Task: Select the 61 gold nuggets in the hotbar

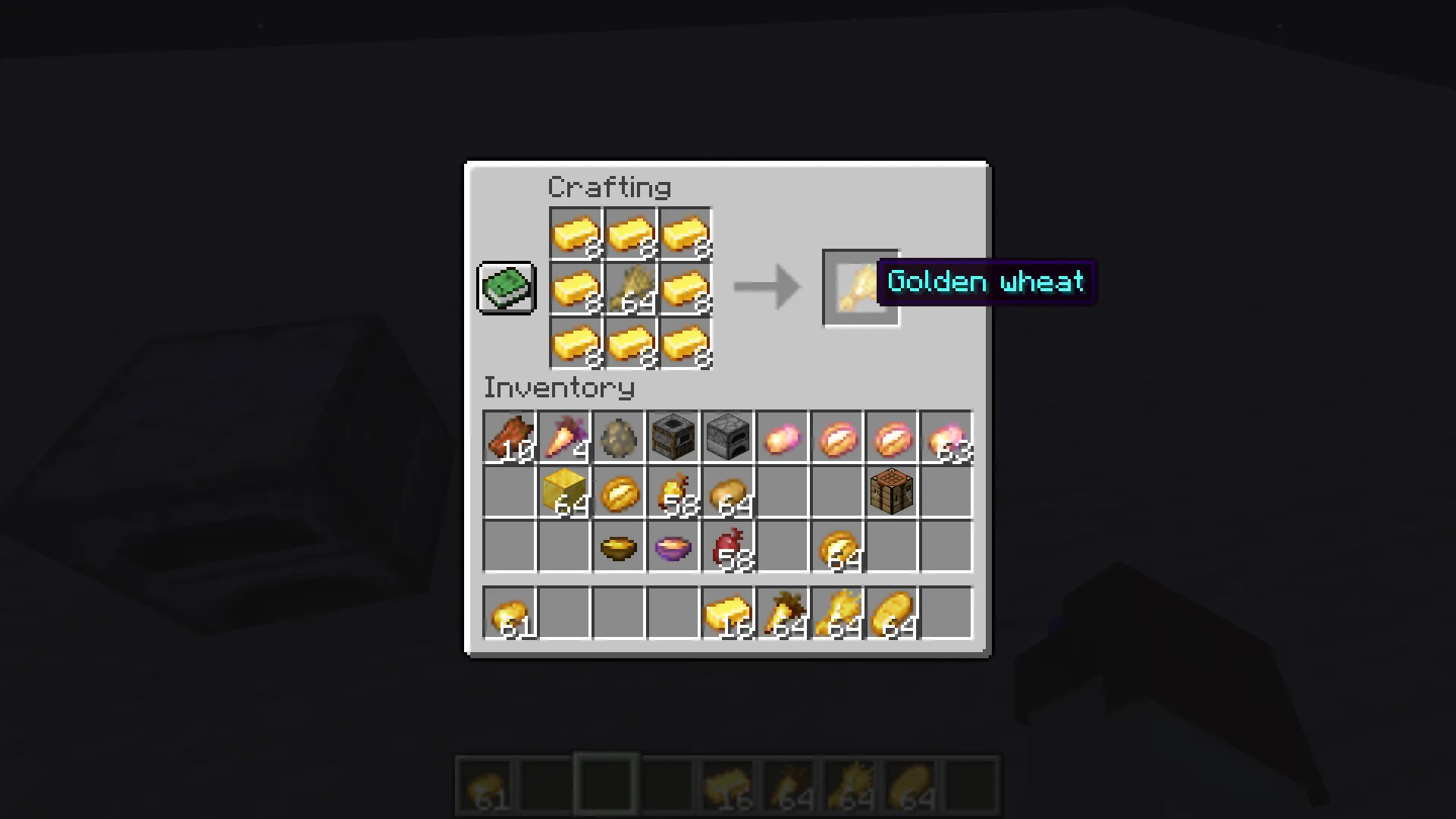Action: (x=510, y=613)
